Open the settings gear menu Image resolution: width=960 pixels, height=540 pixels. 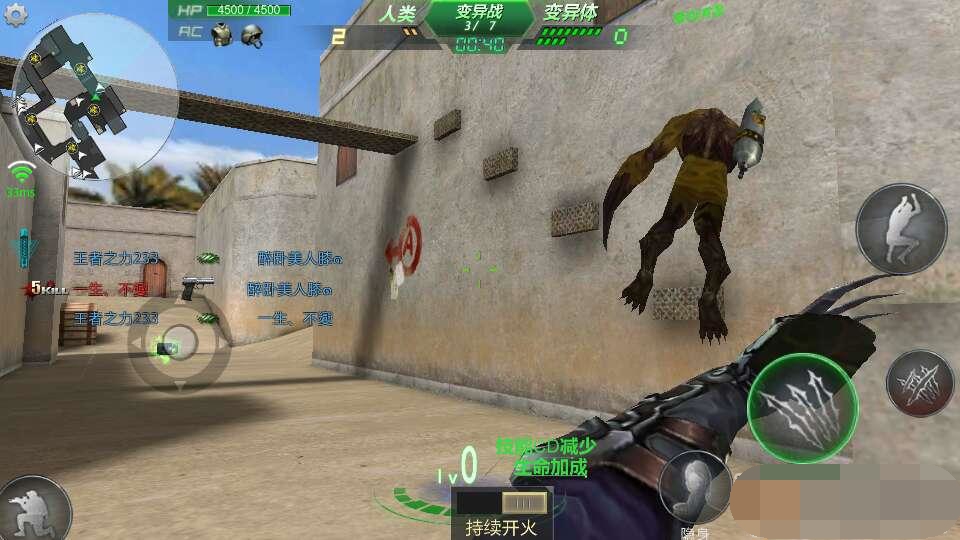16,13
